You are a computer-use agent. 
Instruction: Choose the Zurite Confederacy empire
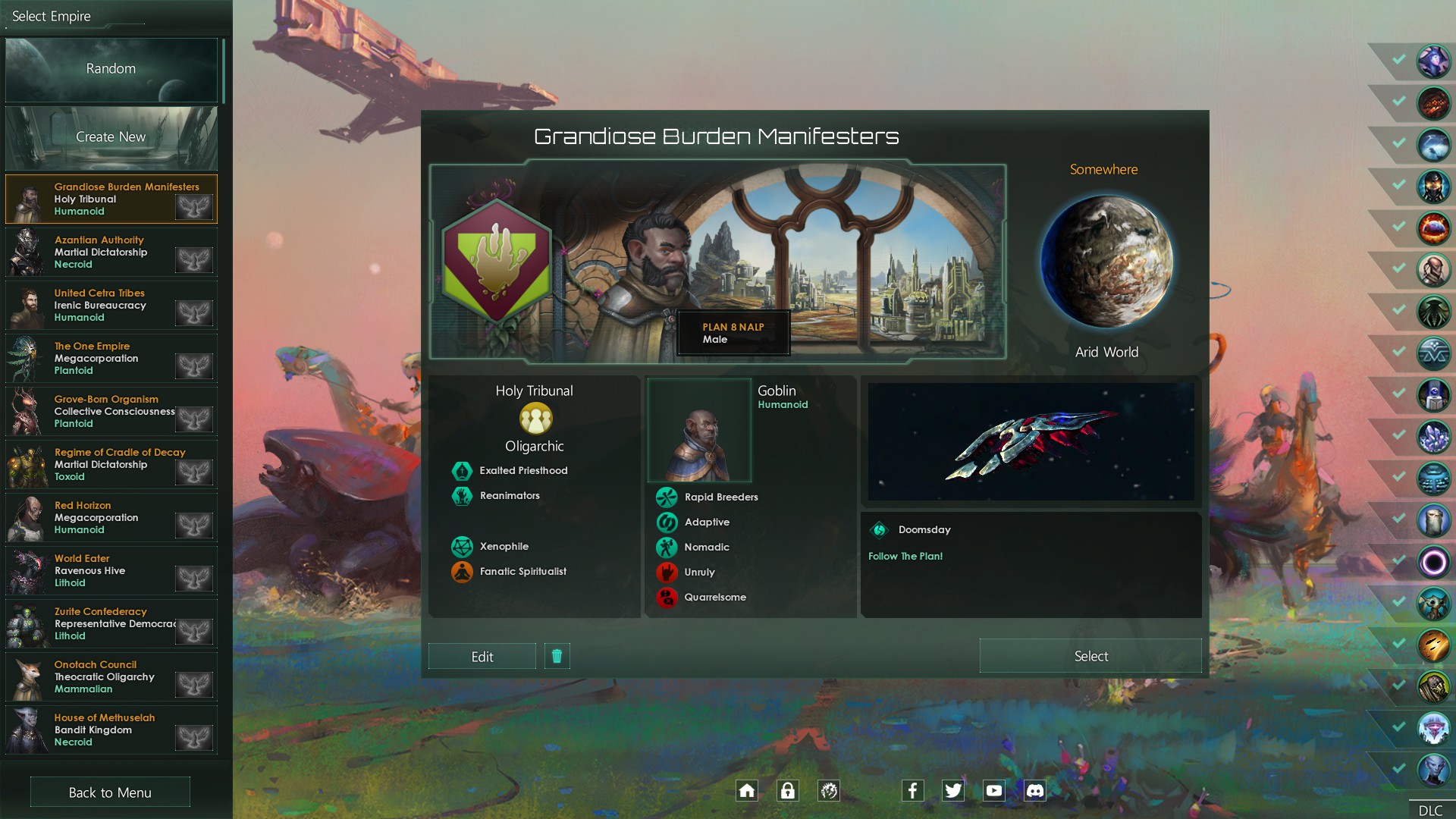111,624
